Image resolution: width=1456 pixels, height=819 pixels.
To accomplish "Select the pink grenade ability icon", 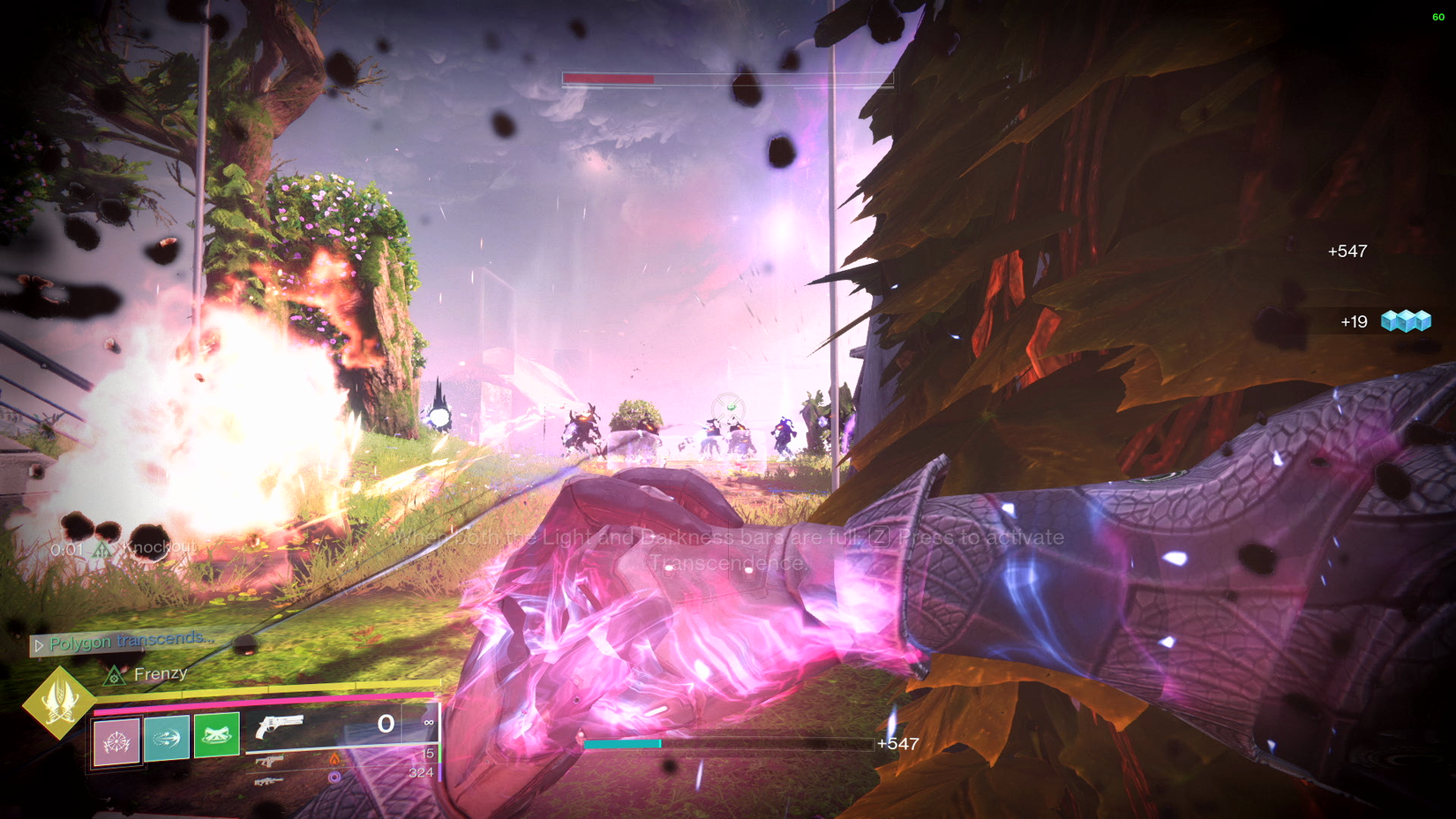I will [117, 740].
